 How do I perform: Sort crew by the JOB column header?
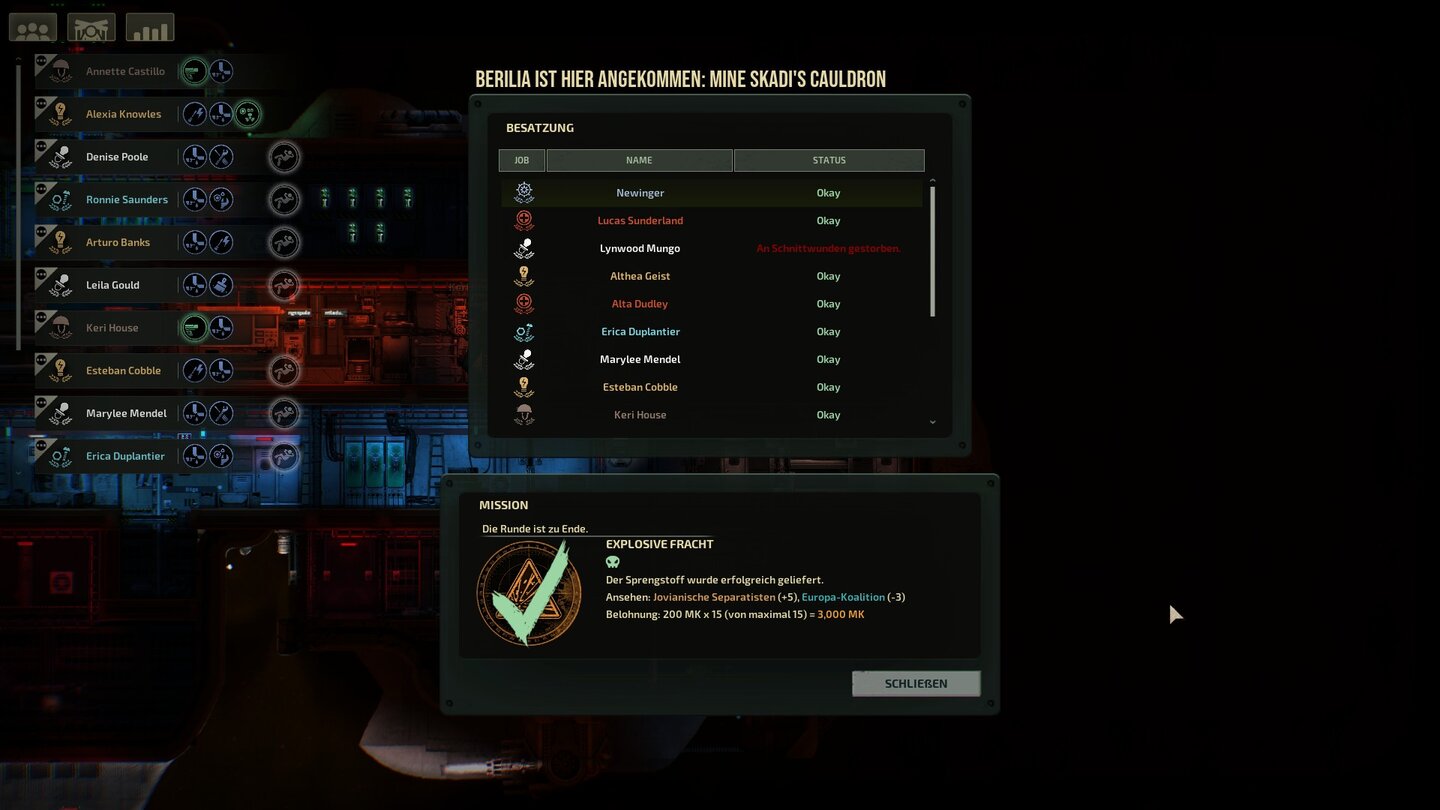pos(522,160)
